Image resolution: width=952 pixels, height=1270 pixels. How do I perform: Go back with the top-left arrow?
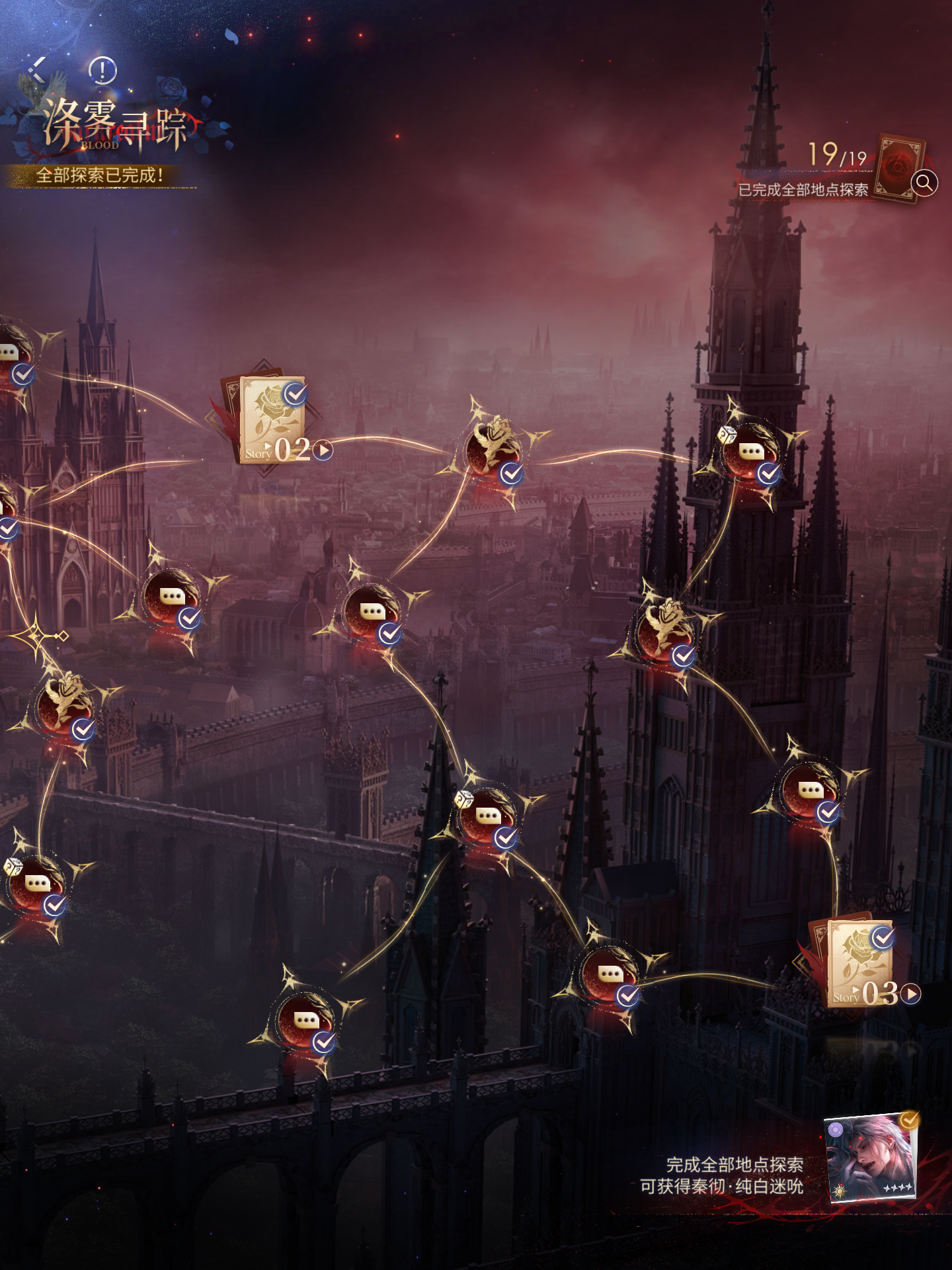tap(38, 69)
